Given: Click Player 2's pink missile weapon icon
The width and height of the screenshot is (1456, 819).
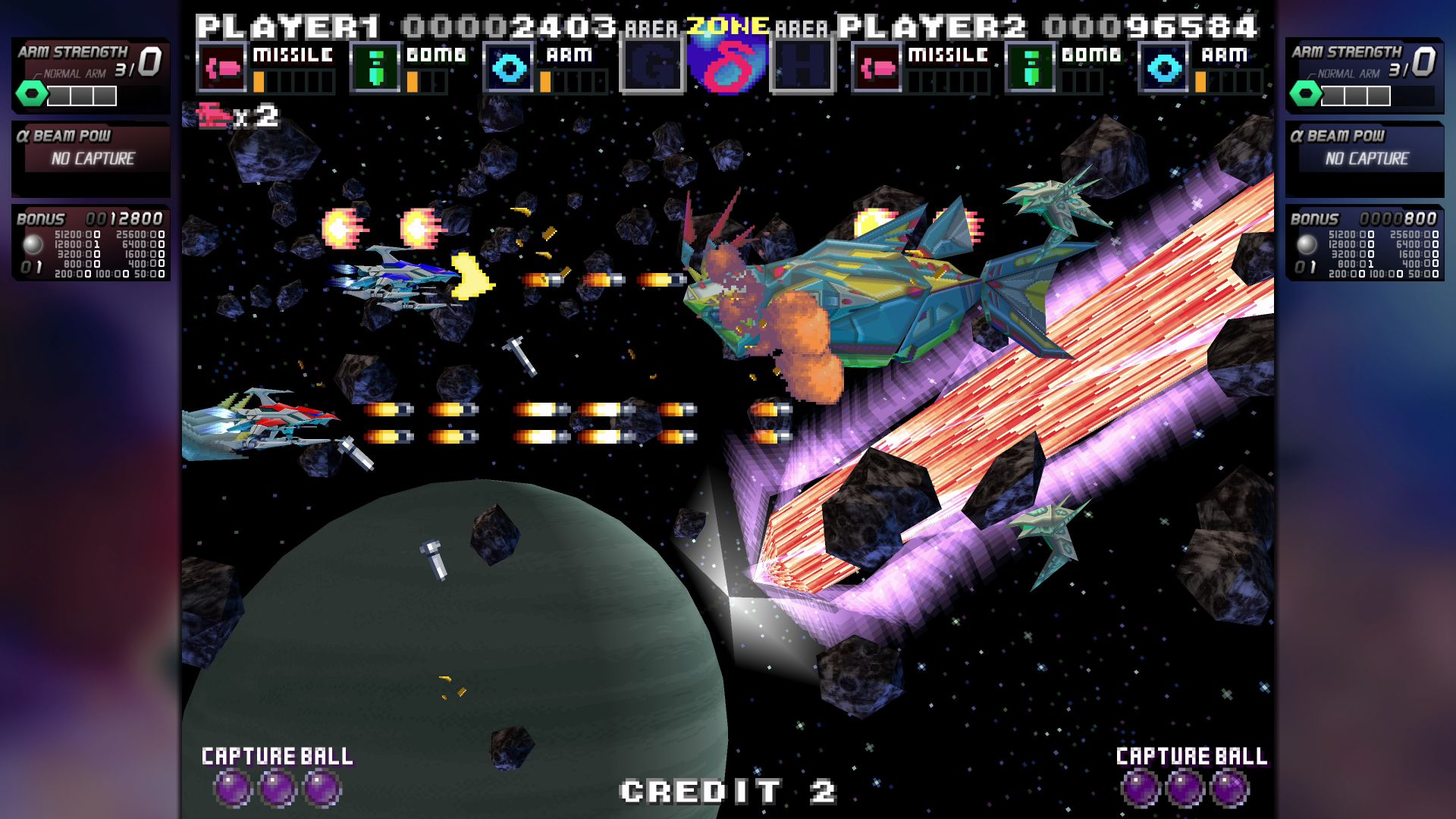Looking at the screenshot, I should 877,68.
